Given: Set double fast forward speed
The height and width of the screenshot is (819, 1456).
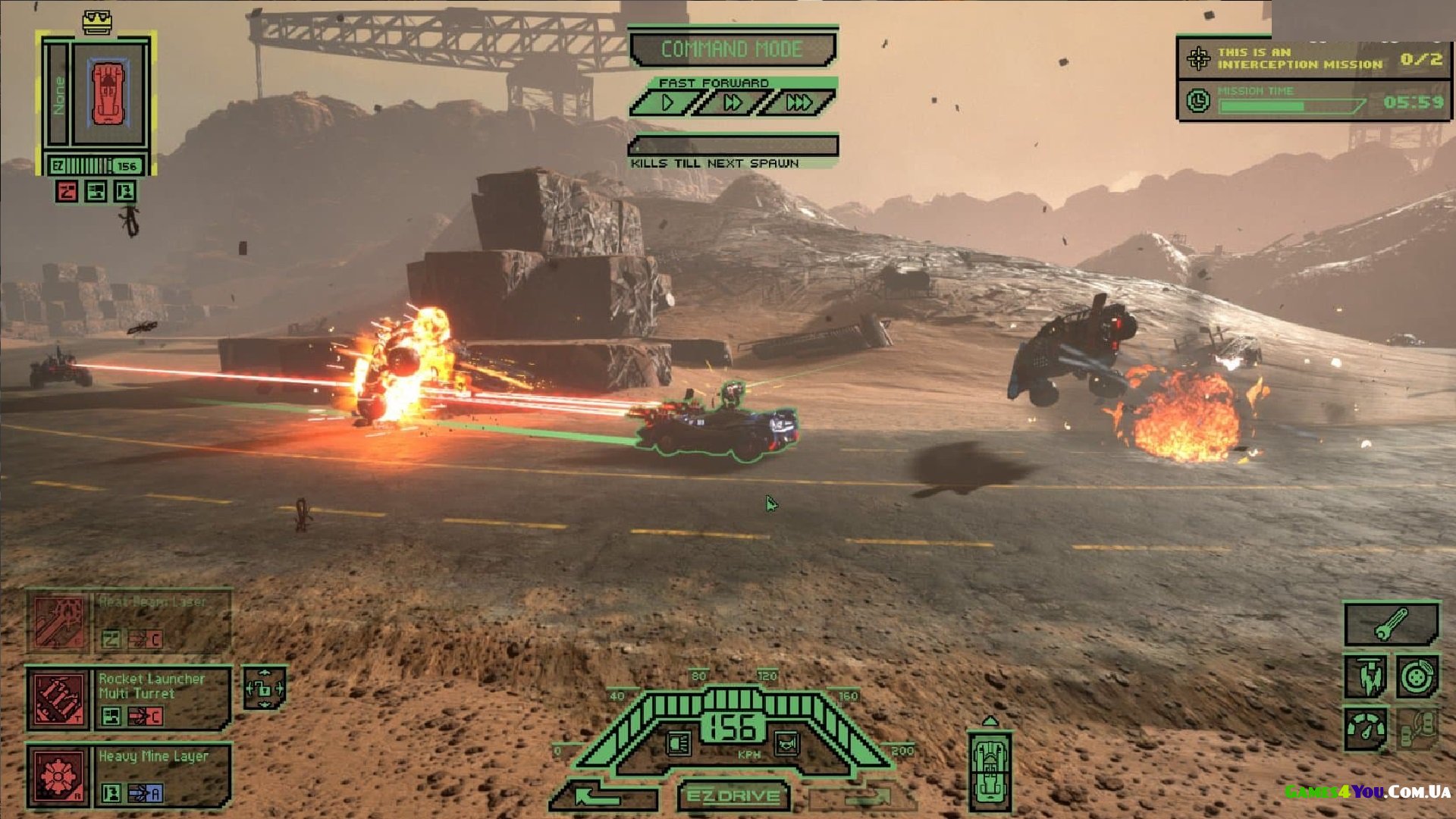Looking at the screenshot, I should (x=732, y=102).
